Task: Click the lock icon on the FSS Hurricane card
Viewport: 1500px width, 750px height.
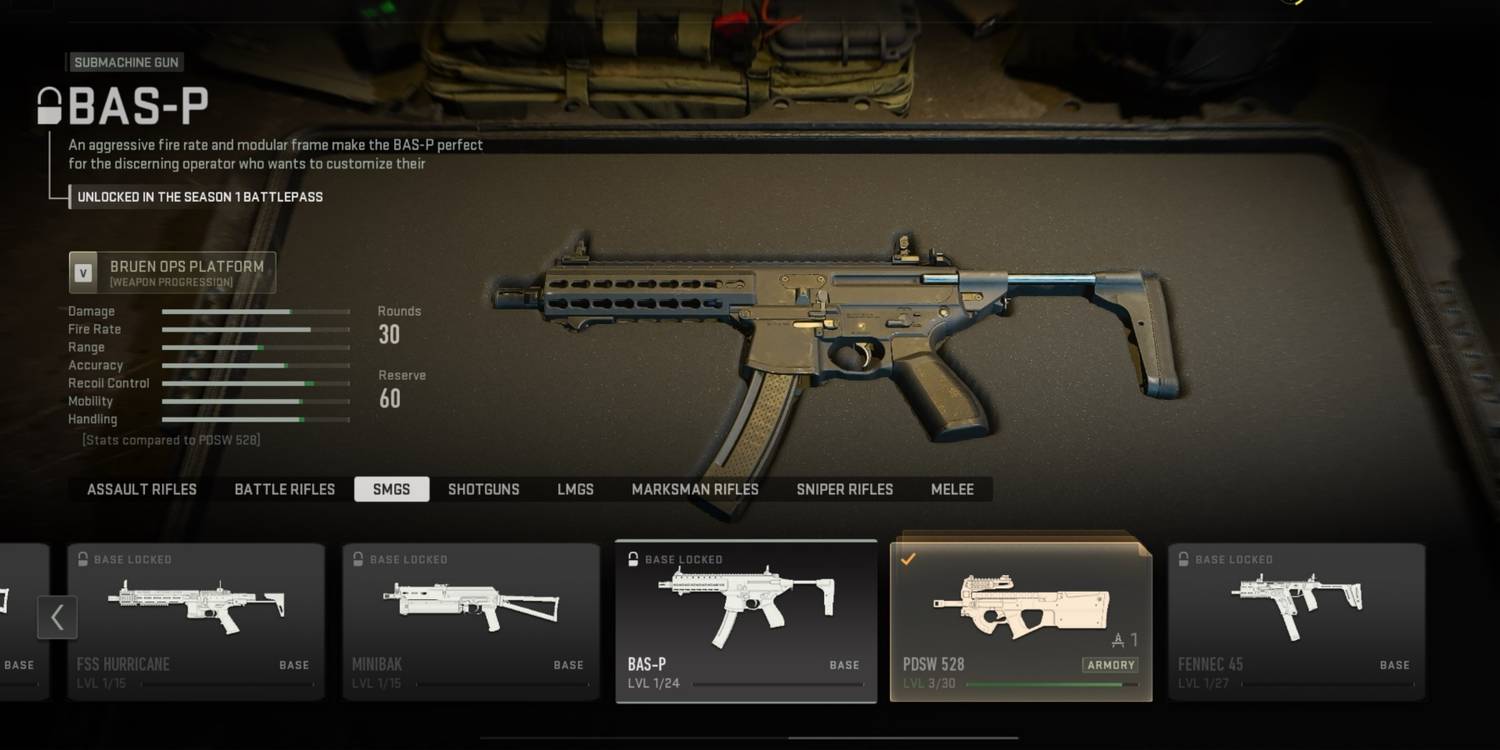Action: [x=83, y=560]
